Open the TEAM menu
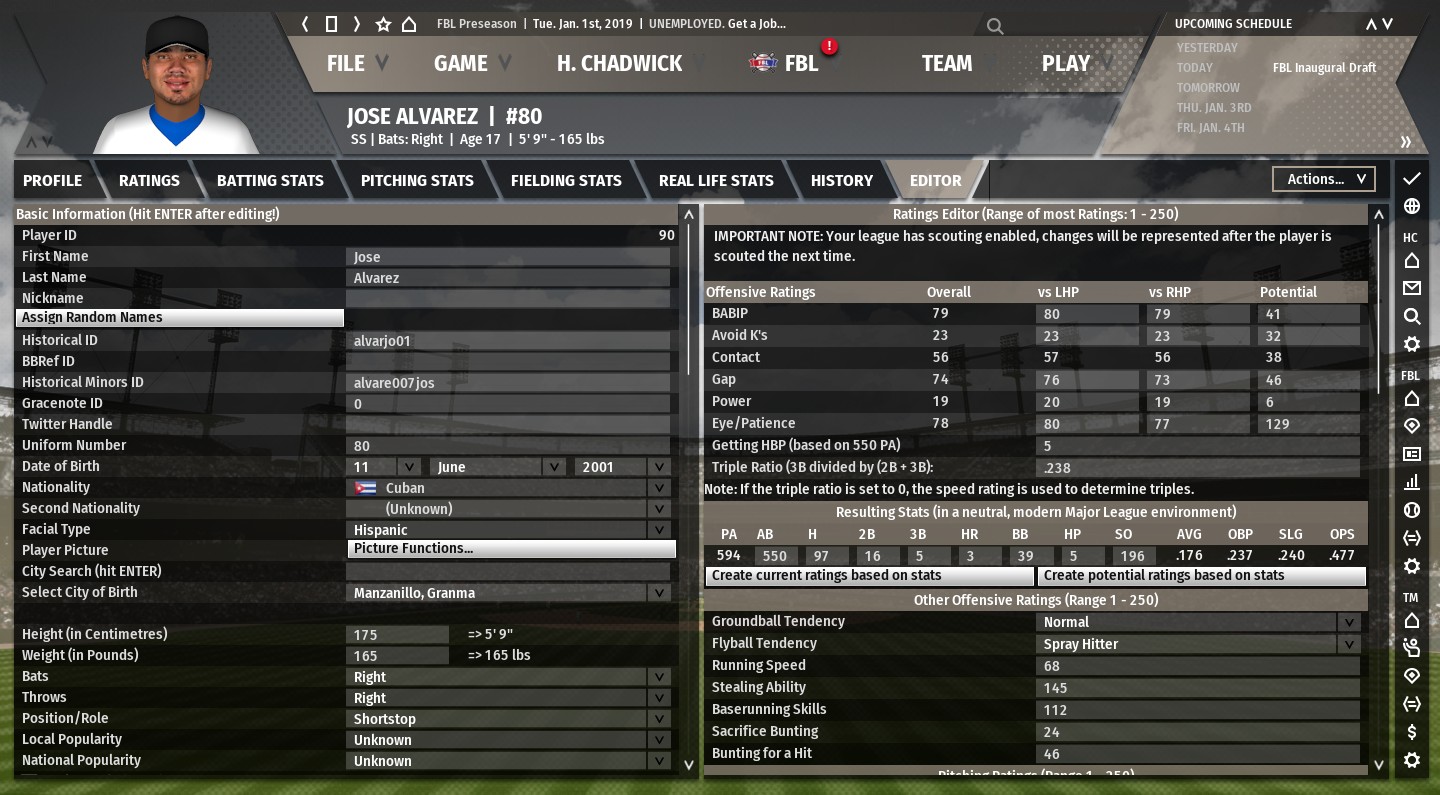Image resolution: width=1440 pixels, height=795 pixels. 946,63
